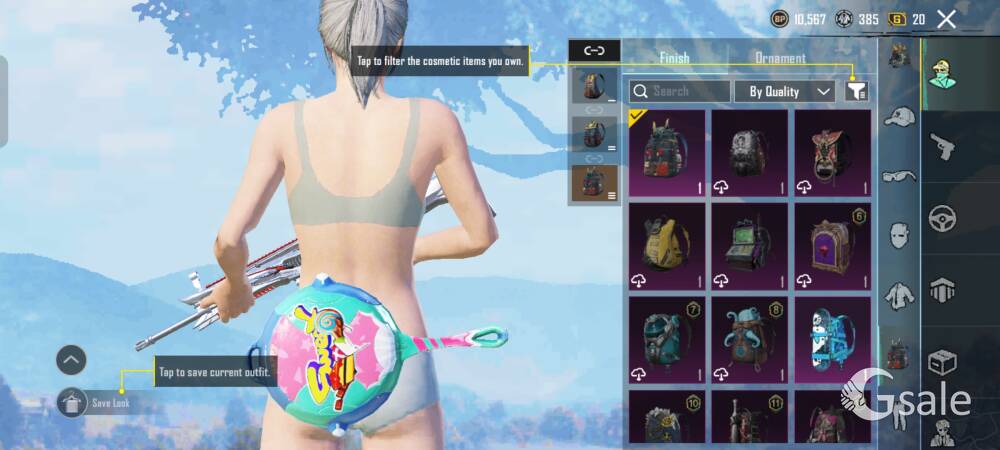Click the backpack Search field
This screenshot has width=1000, height=450.
point(688,91)
